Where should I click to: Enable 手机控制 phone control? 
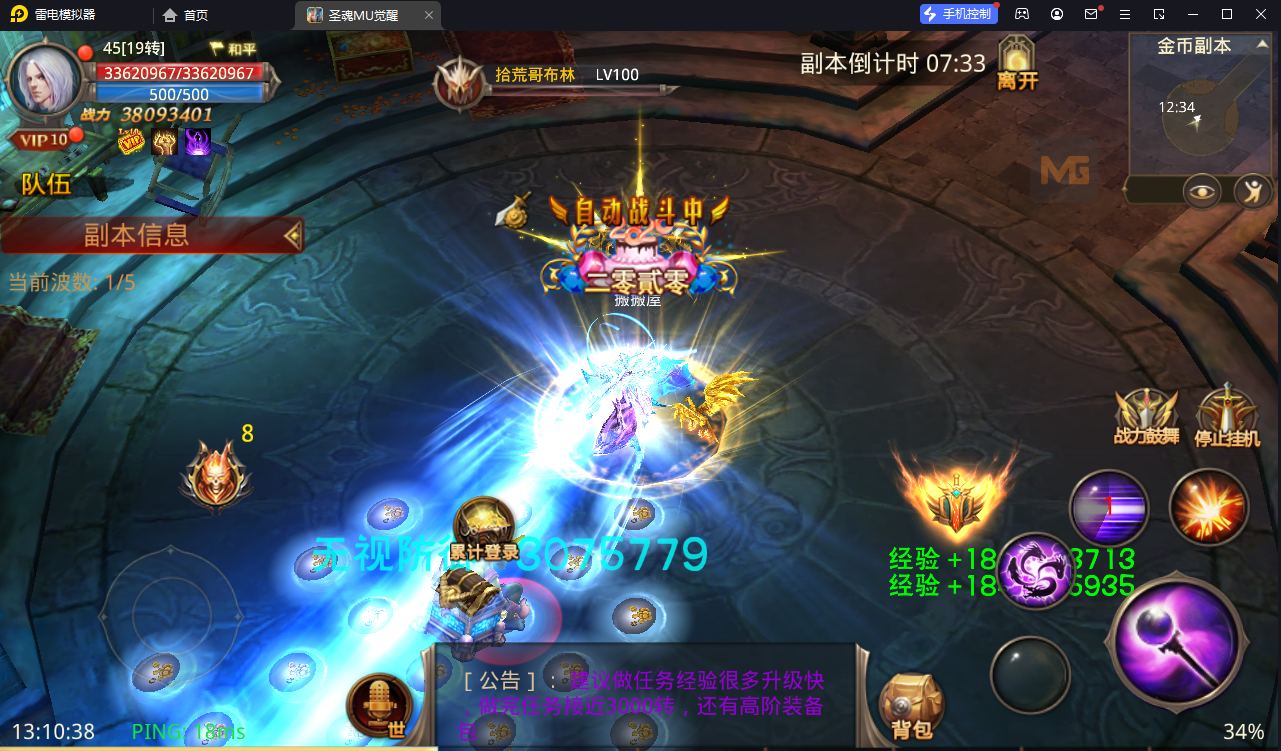(957, 13)
